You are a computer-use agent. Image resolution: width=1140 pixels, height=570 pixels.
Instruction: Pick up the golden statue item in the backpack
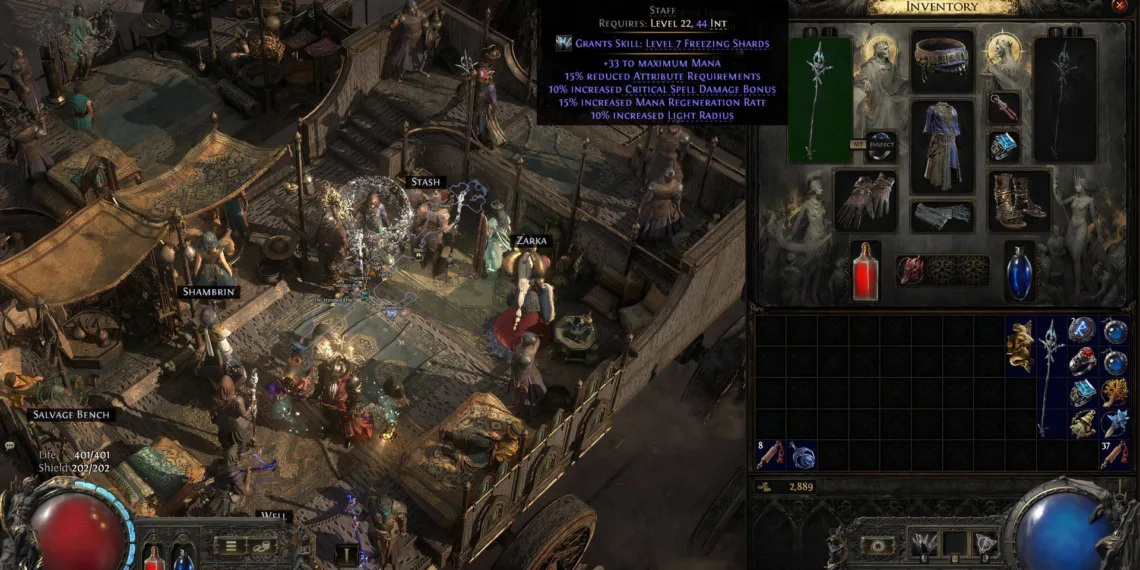(x=1020, y=343)
